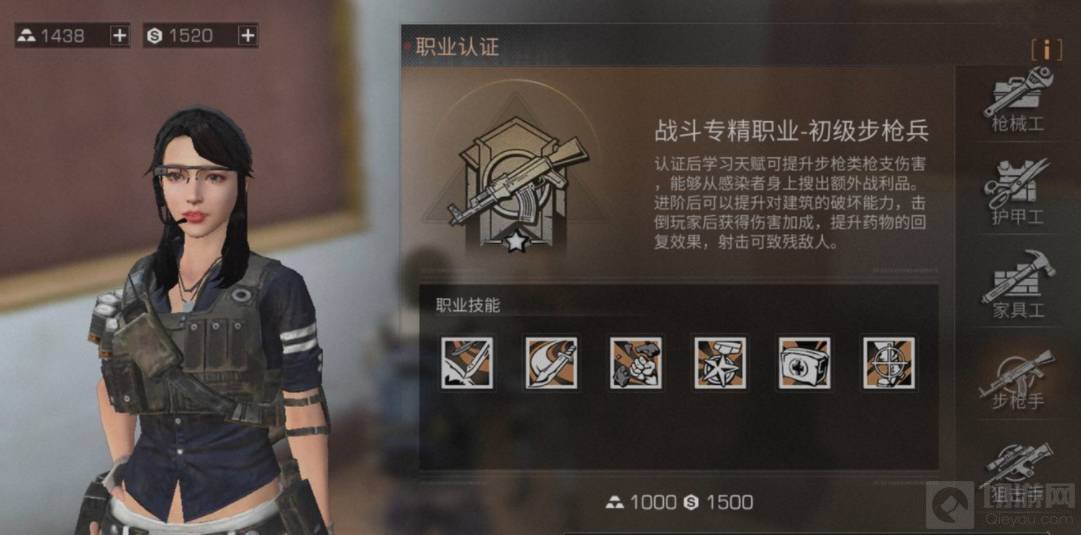View the curved knife blade skill

click(551, 362)
